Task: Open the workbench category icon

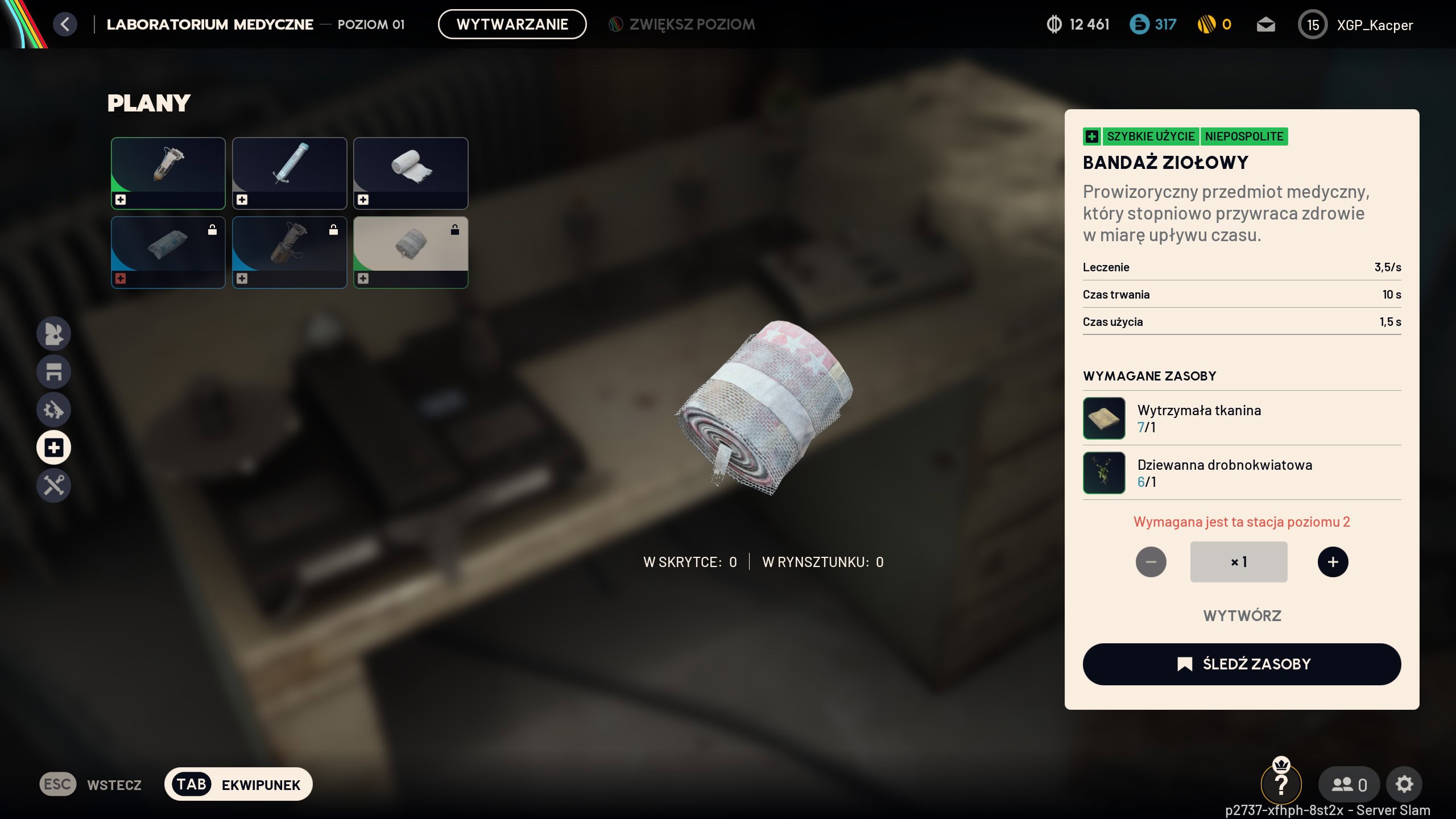Action: [x=54, y=371]
